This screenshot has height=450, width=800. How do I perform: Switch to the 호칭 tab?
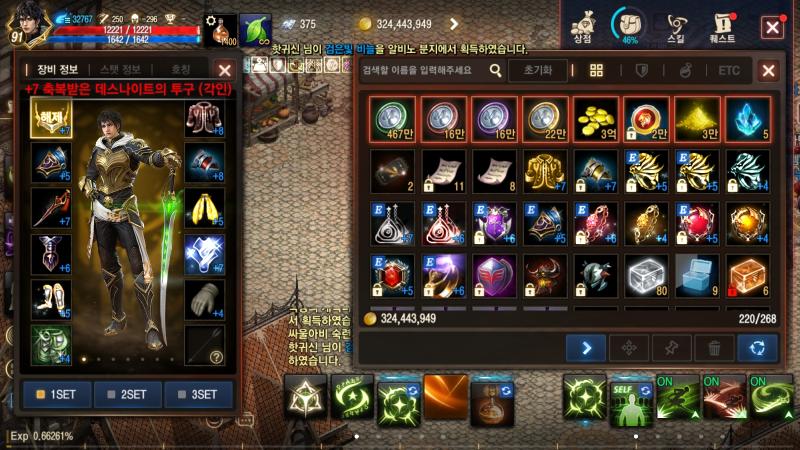181,70
